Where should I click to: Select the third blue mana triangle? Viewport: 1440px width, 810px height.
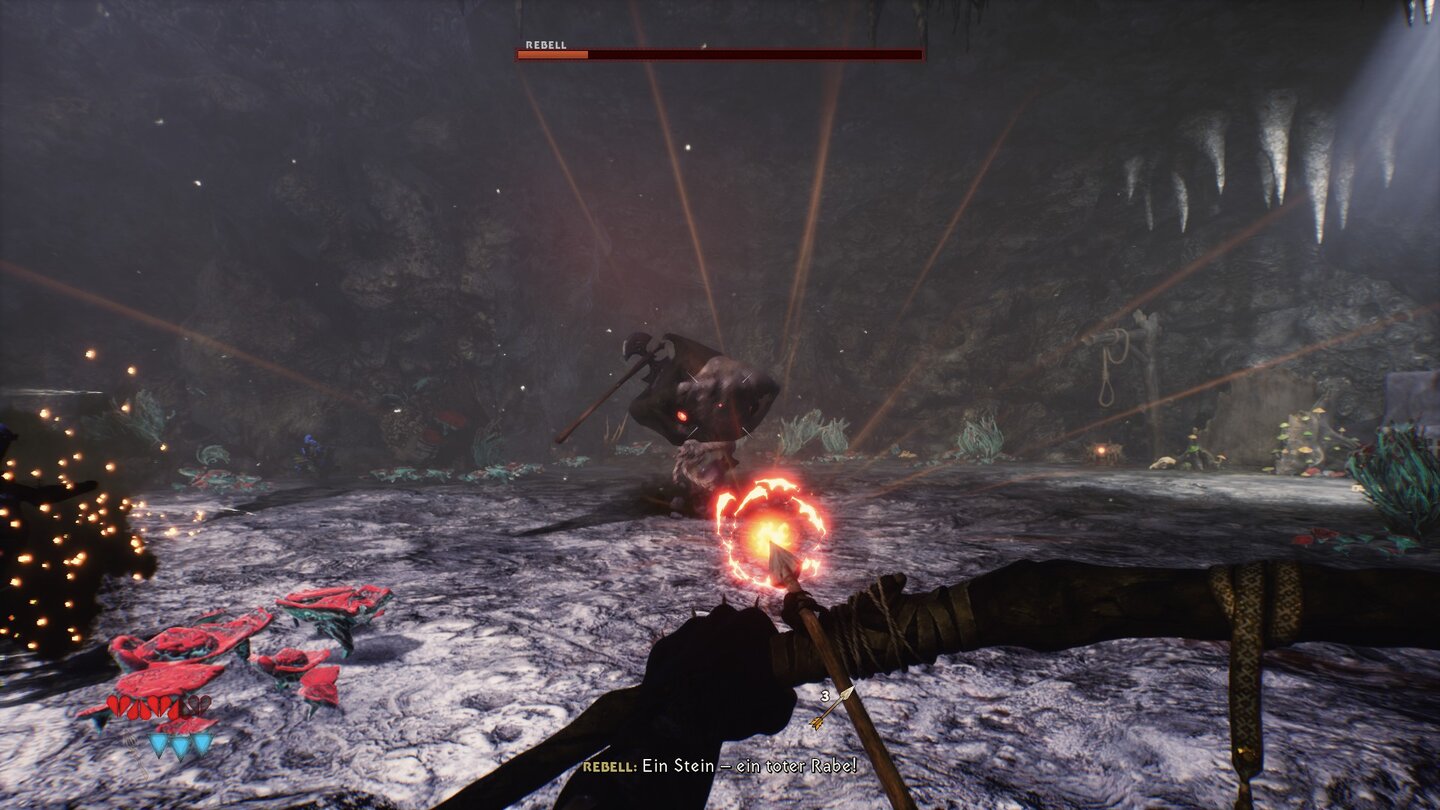pos(201,743)
